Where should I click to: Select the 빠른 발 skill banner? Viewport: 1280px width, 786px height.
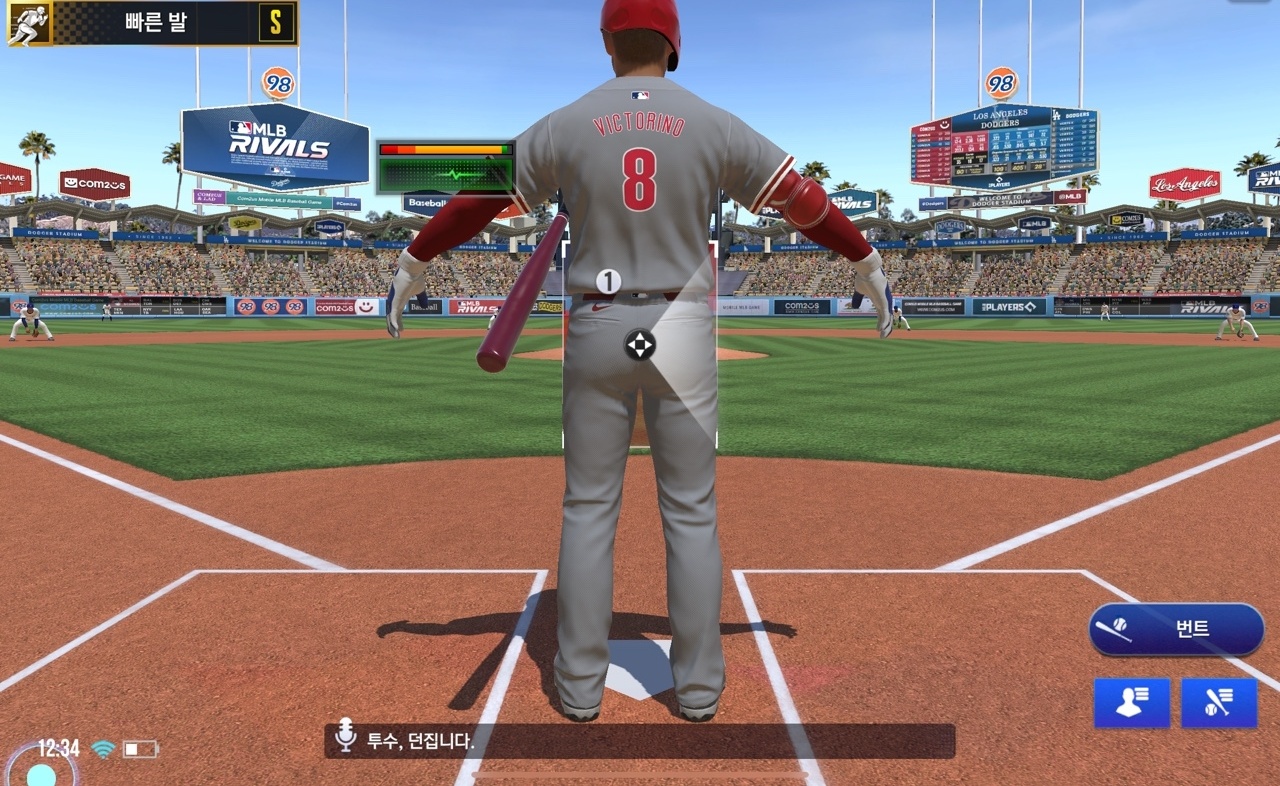(x=152, y=22)
